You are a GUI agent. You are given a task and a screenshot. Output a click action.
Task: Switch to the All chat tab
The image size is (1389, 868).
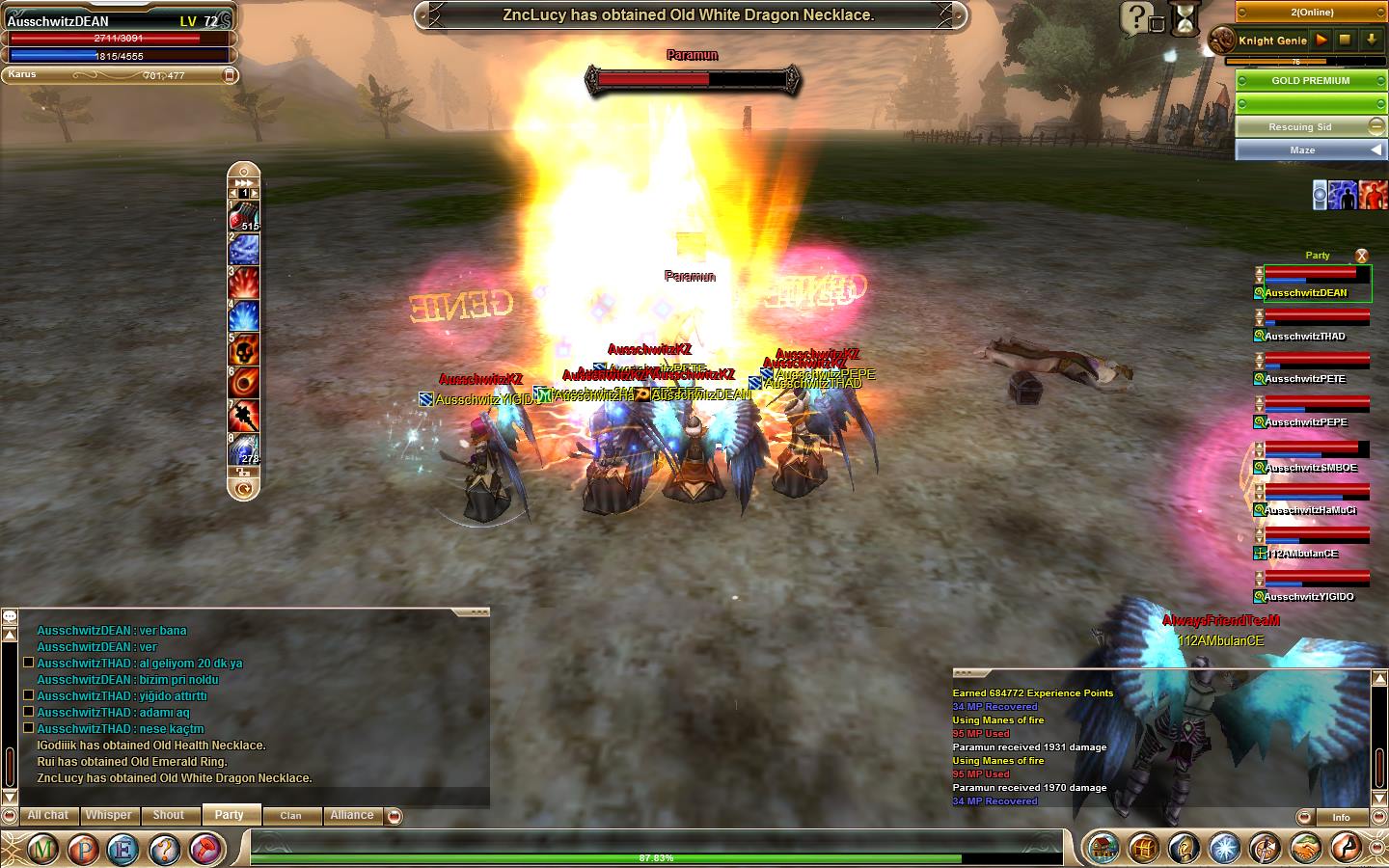[48, 815]
